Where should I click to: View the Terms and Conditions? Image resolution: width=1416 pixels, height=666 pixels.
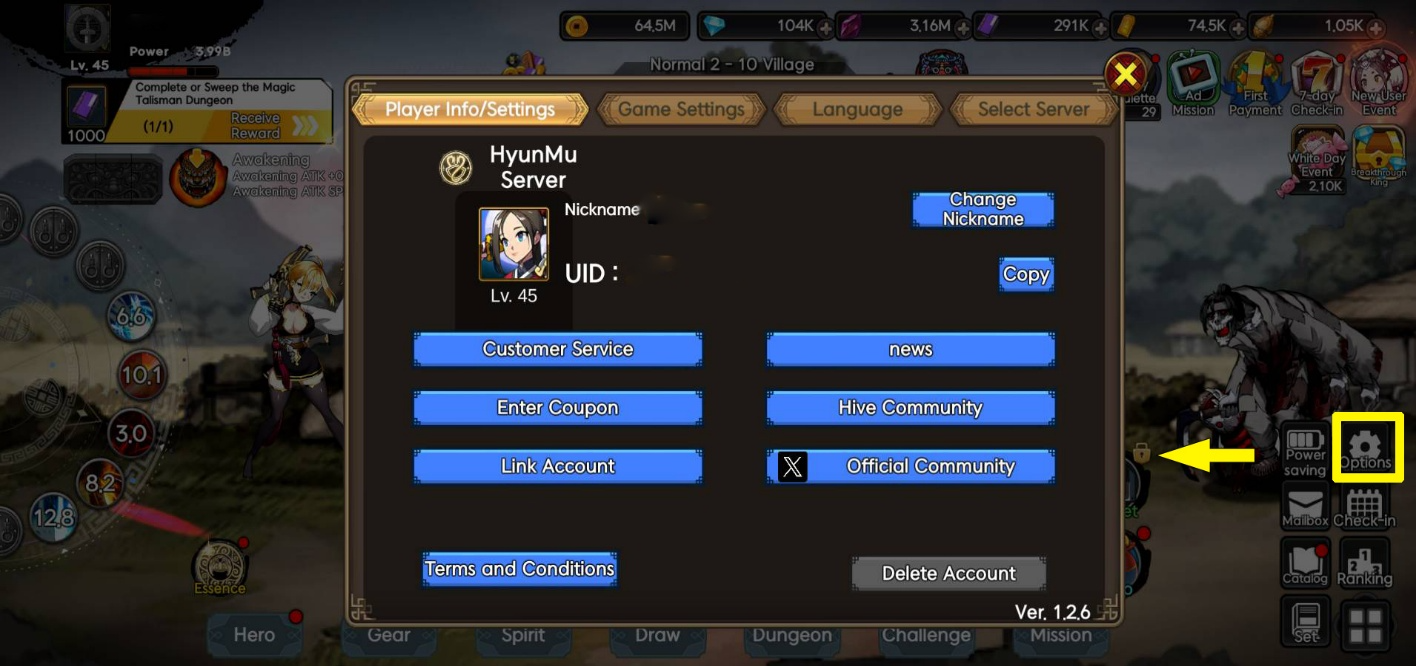[x=519, y=569]
